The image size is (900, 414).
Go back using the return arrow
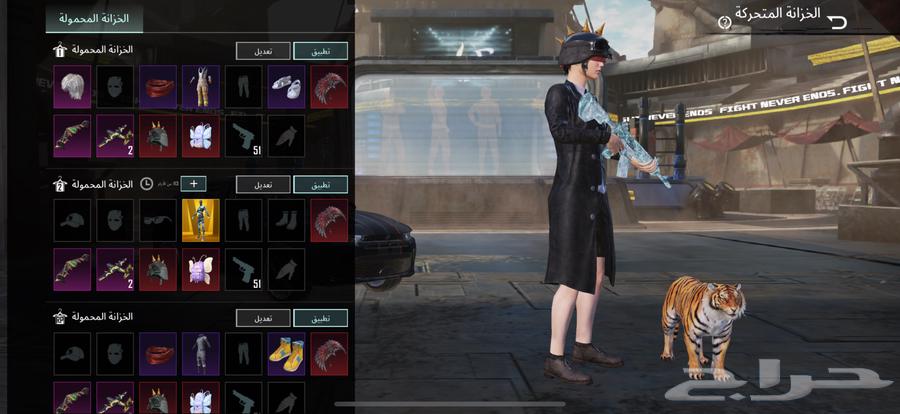837,21
